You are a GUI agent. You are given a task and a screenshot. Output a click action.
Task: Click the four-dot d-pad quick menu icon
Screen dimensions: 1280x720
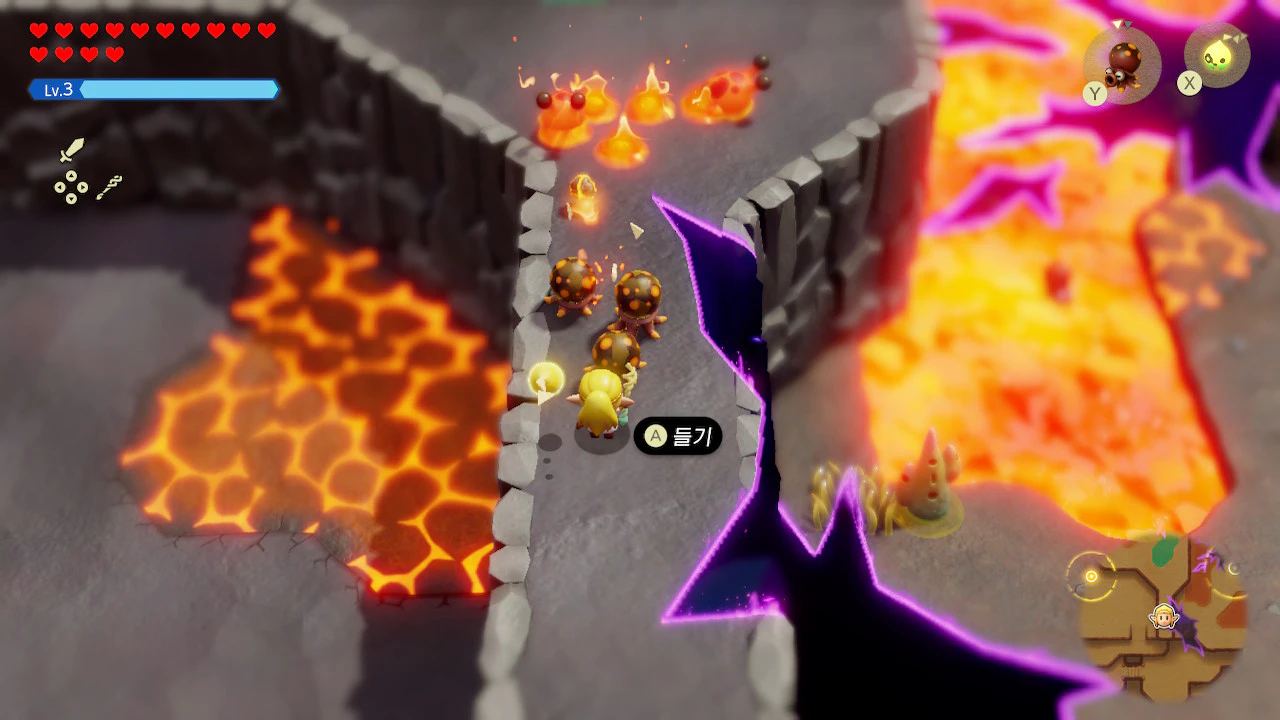coord(70,187)
